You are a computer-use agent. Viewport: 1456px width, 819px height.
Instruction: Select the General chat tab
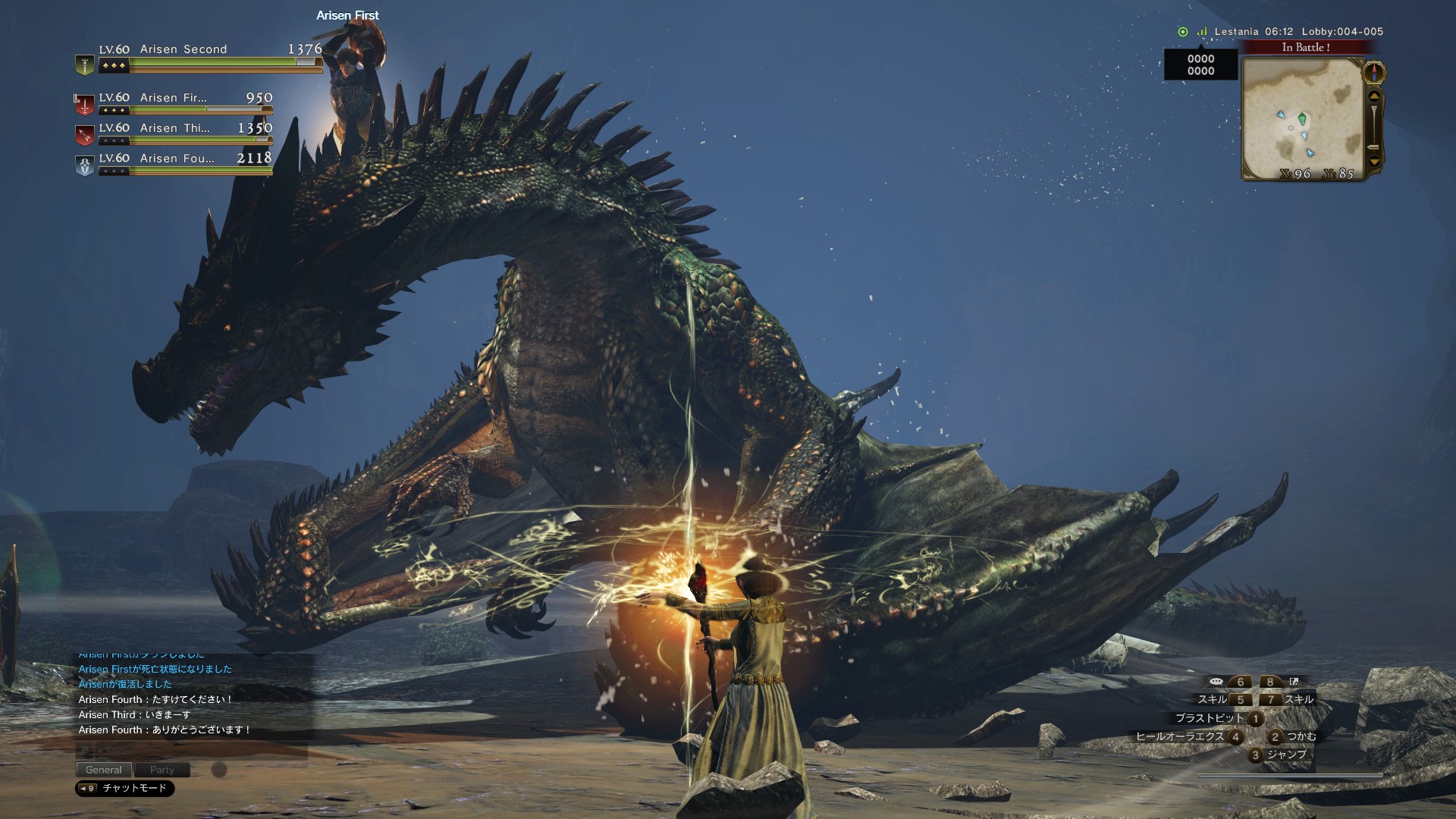[x=105, y=770]
